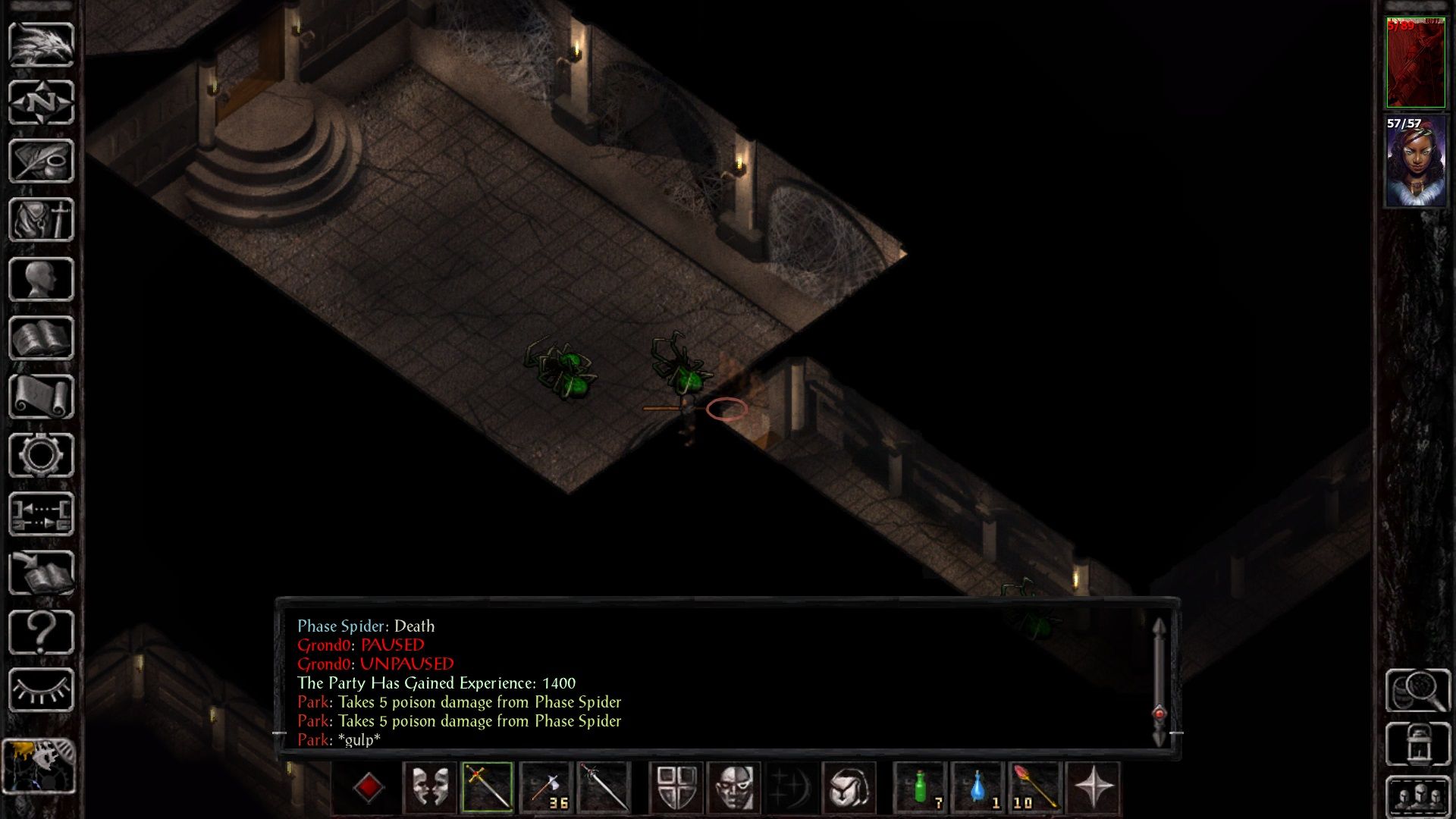
Task: Select the red damaged character portrait
Action: 1415,63
